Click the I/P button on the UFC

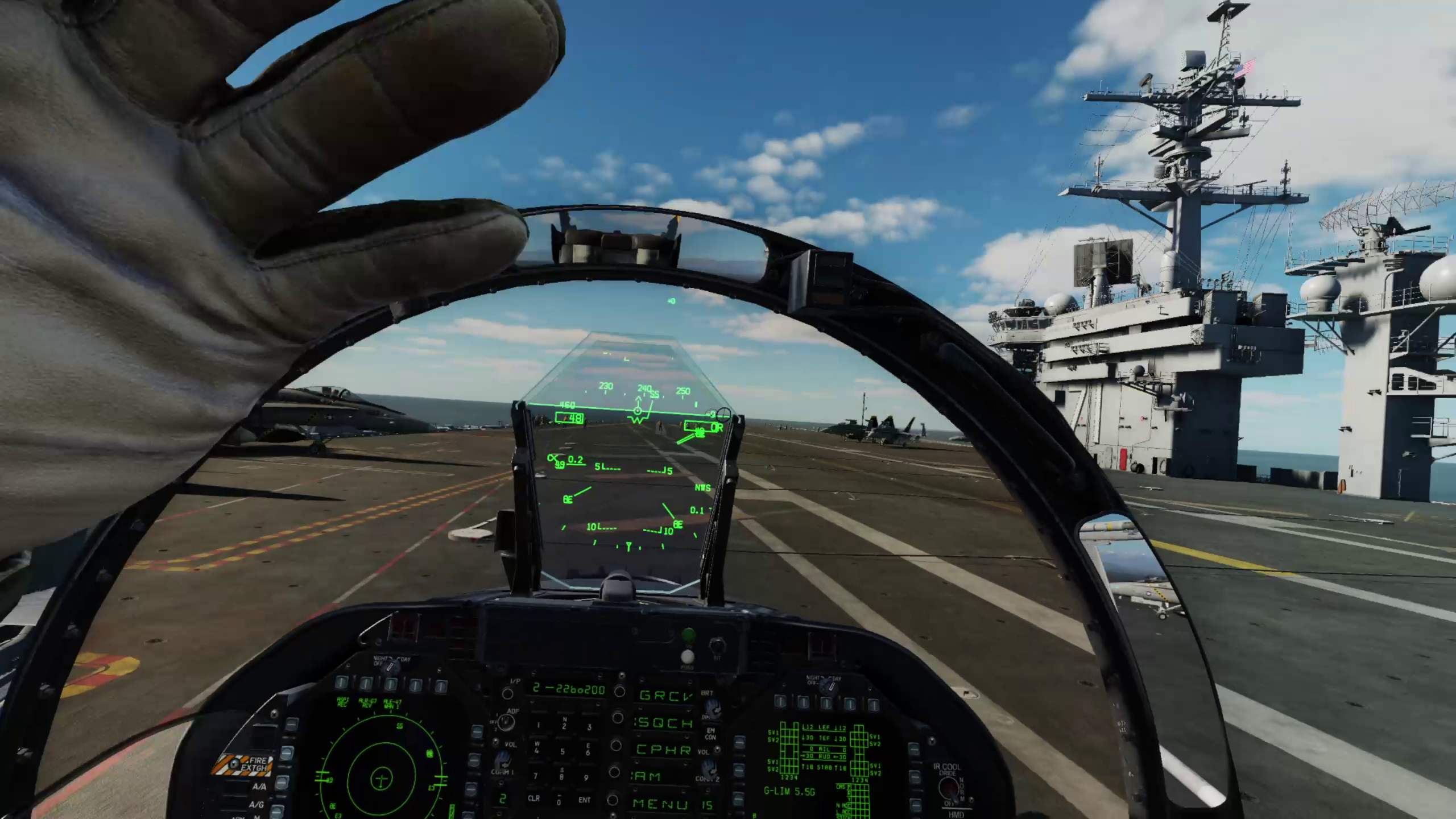pyautogui.click(x=508, y=693)
